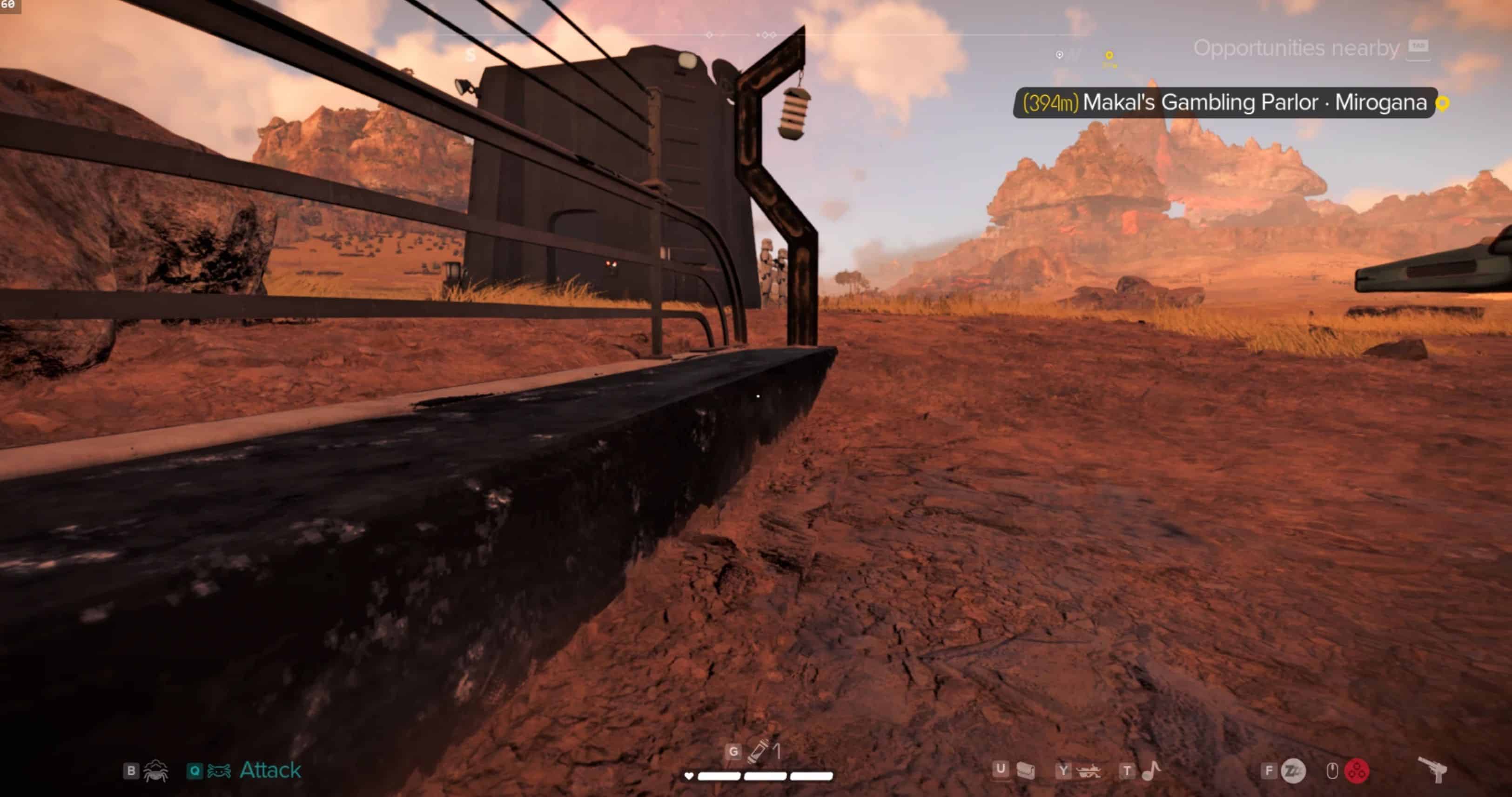Call the speeder bike icon
Image resolution: width=1512 pixels, height=797 pixels.
coord(1089,771)
